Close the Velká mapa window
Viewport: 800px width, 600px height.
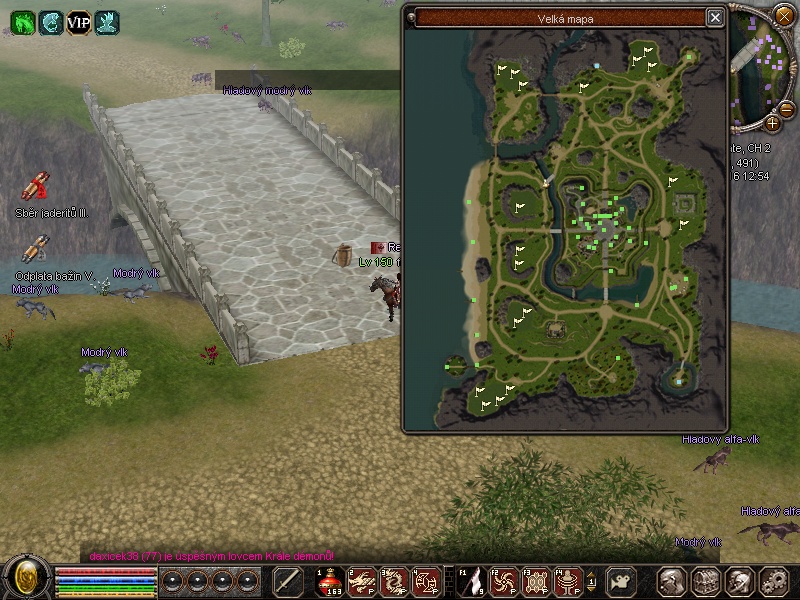point(715,17)
